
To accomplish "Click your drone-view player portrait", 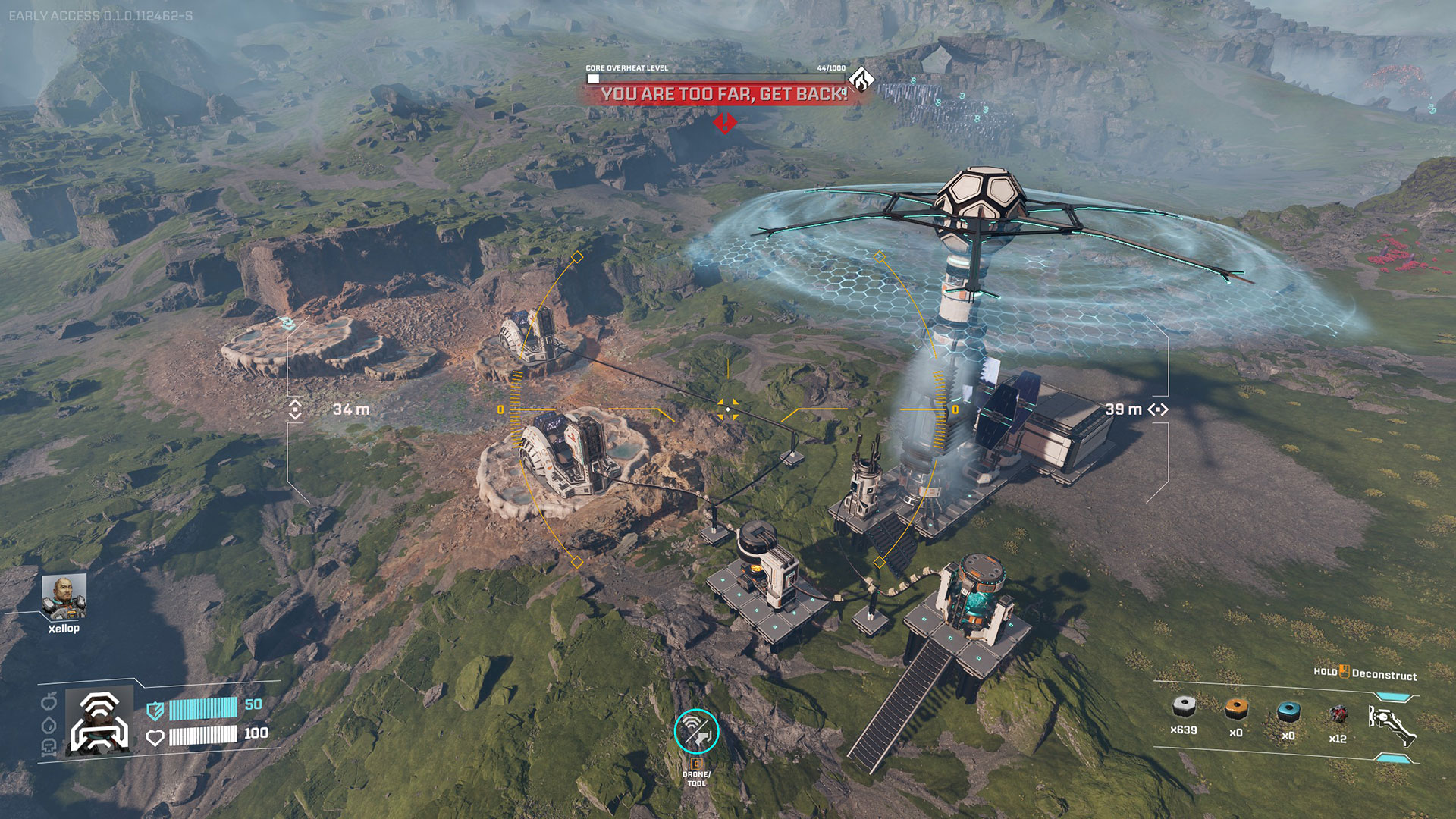I will (99, 721).
